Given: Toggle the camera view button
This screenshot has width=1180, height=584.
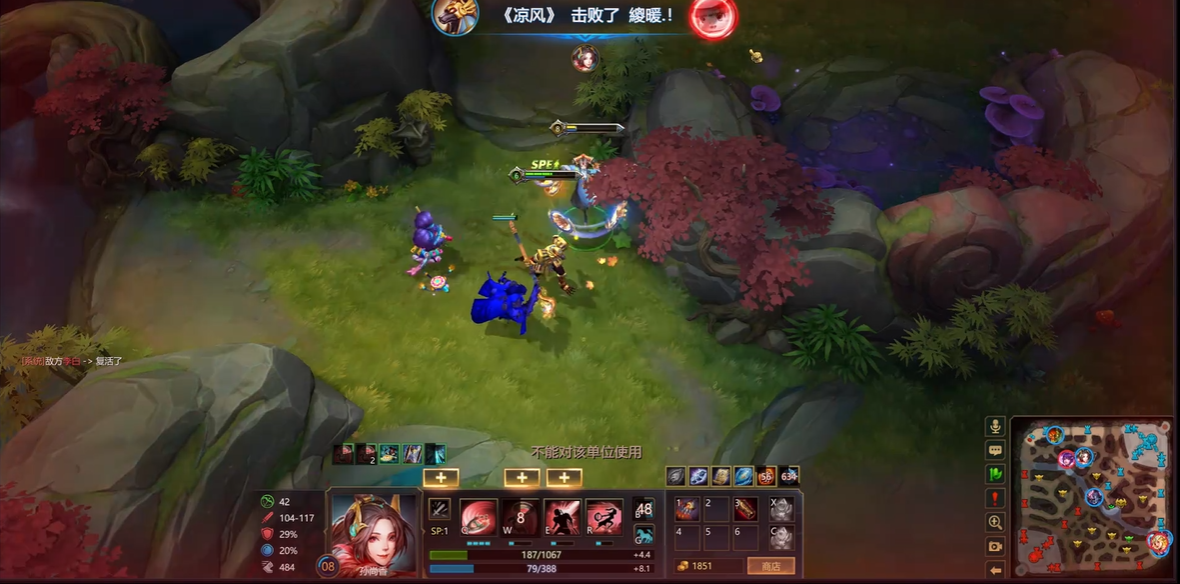Looking at the screenshot, I should [x=995, y=546].
